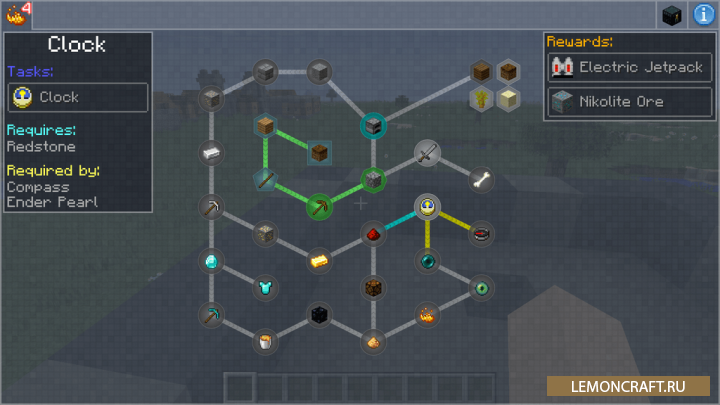Open the Ender Pearl quest node
720x405 pixels.
tap(427, 262)
